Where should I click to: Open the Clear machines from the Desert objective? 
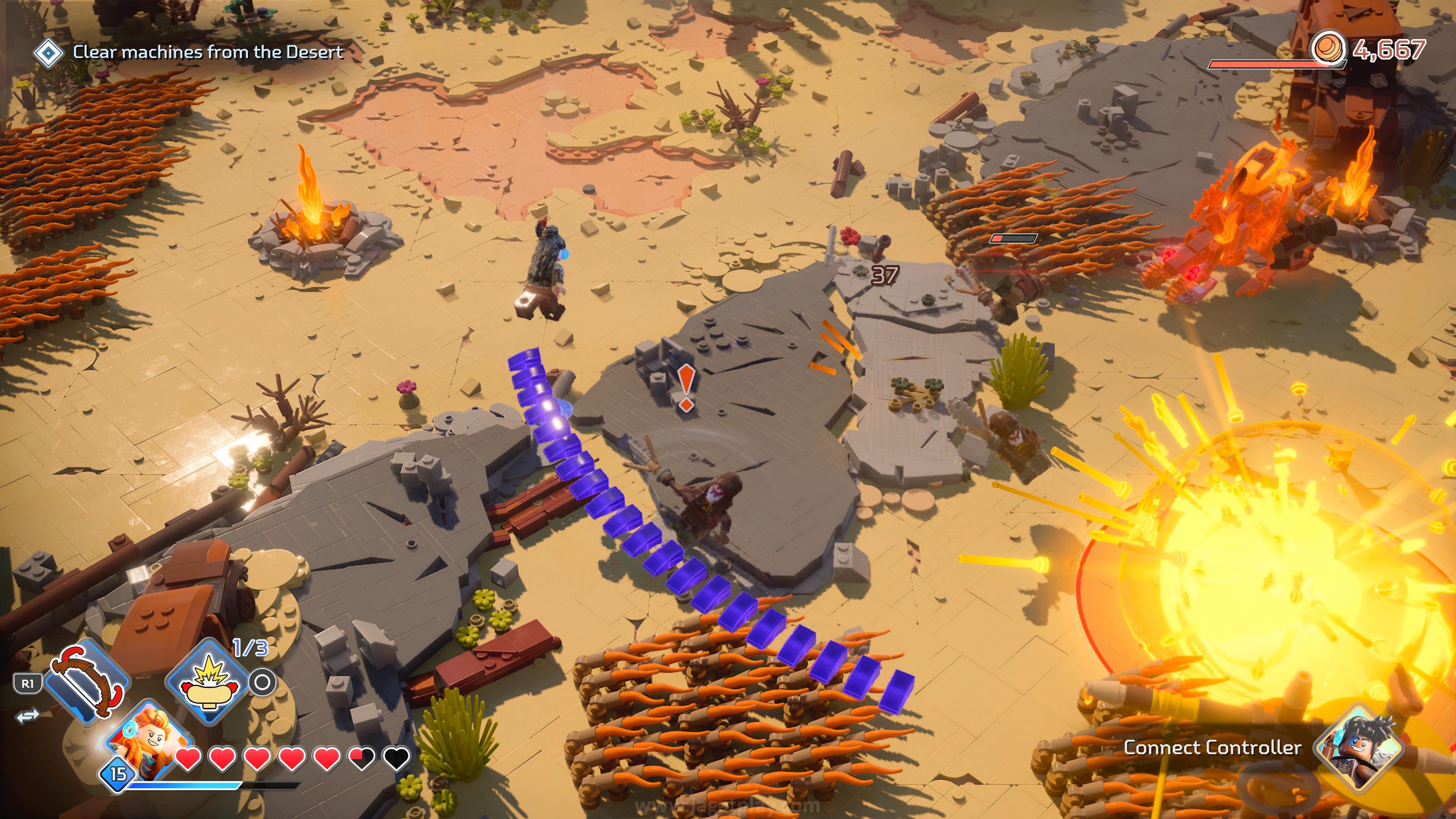click(x=207, y=53)
